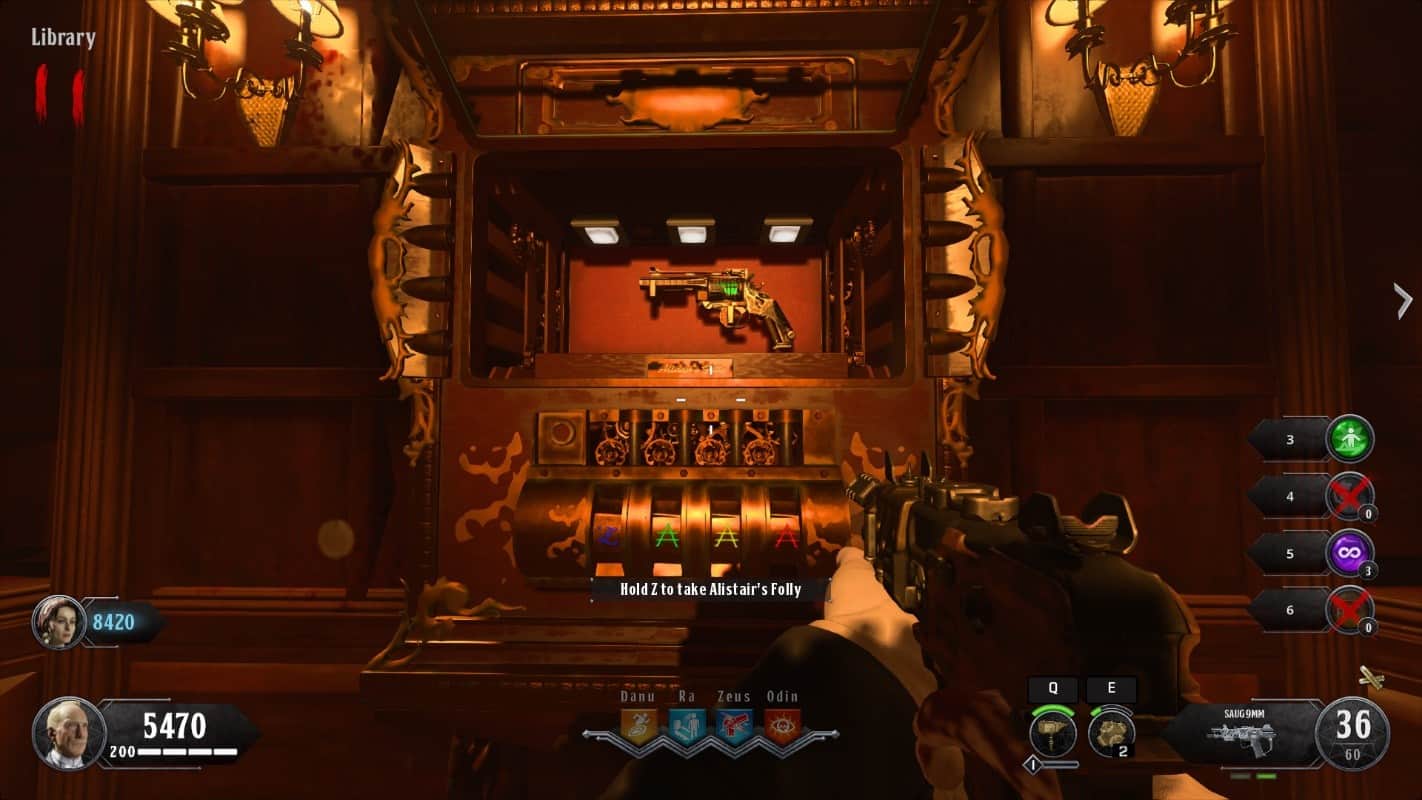The width and height of the screenshot is (1422, 800).
Task: Select the Zeus perk icon
Action: pos(734,726)
